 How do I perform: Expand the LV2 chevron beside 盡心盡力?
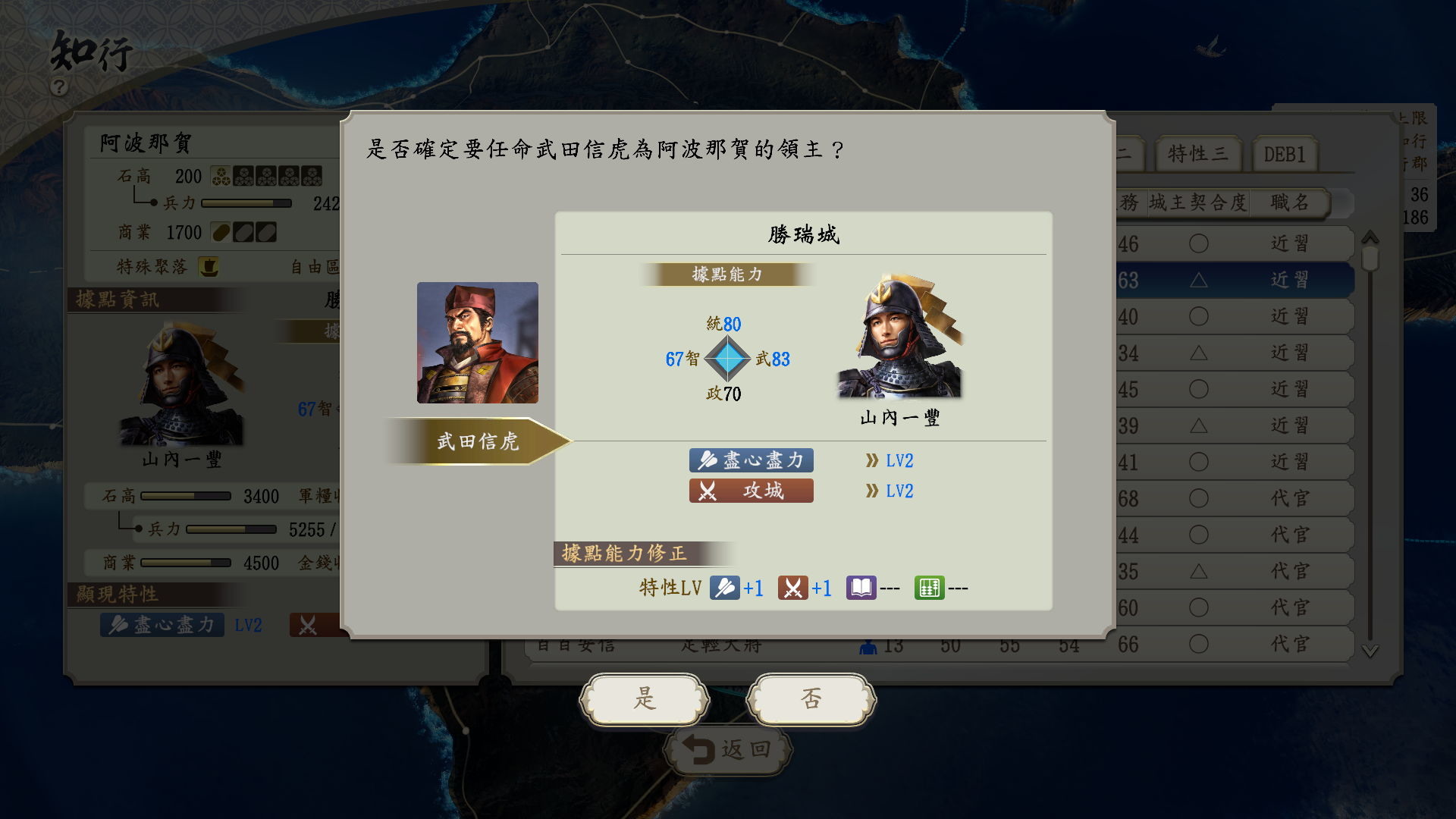pyautogui.click(x=872, y=460)
